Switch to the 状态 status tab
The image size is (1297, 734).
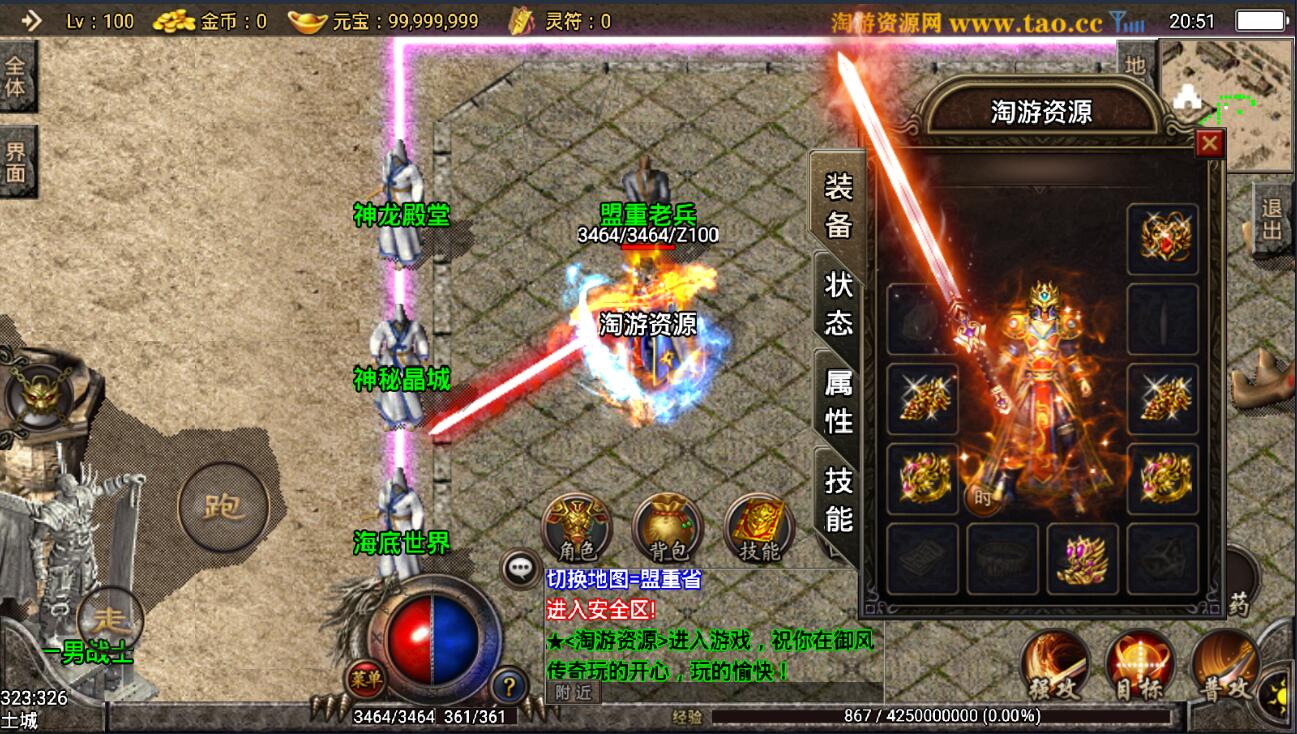coord(838,302)
